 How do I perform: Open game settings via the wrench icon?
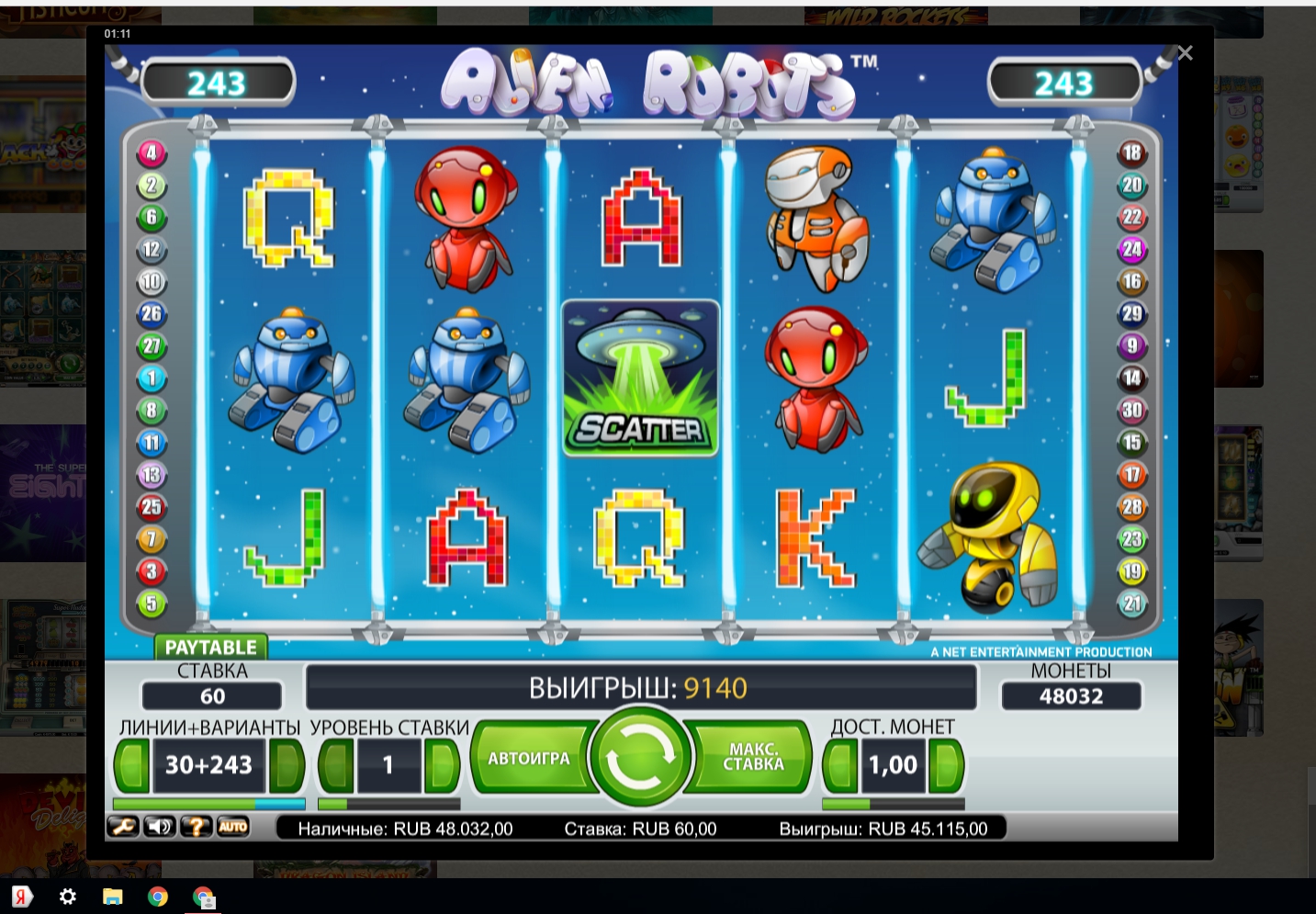pyautogui.click(x=123, y=827)
